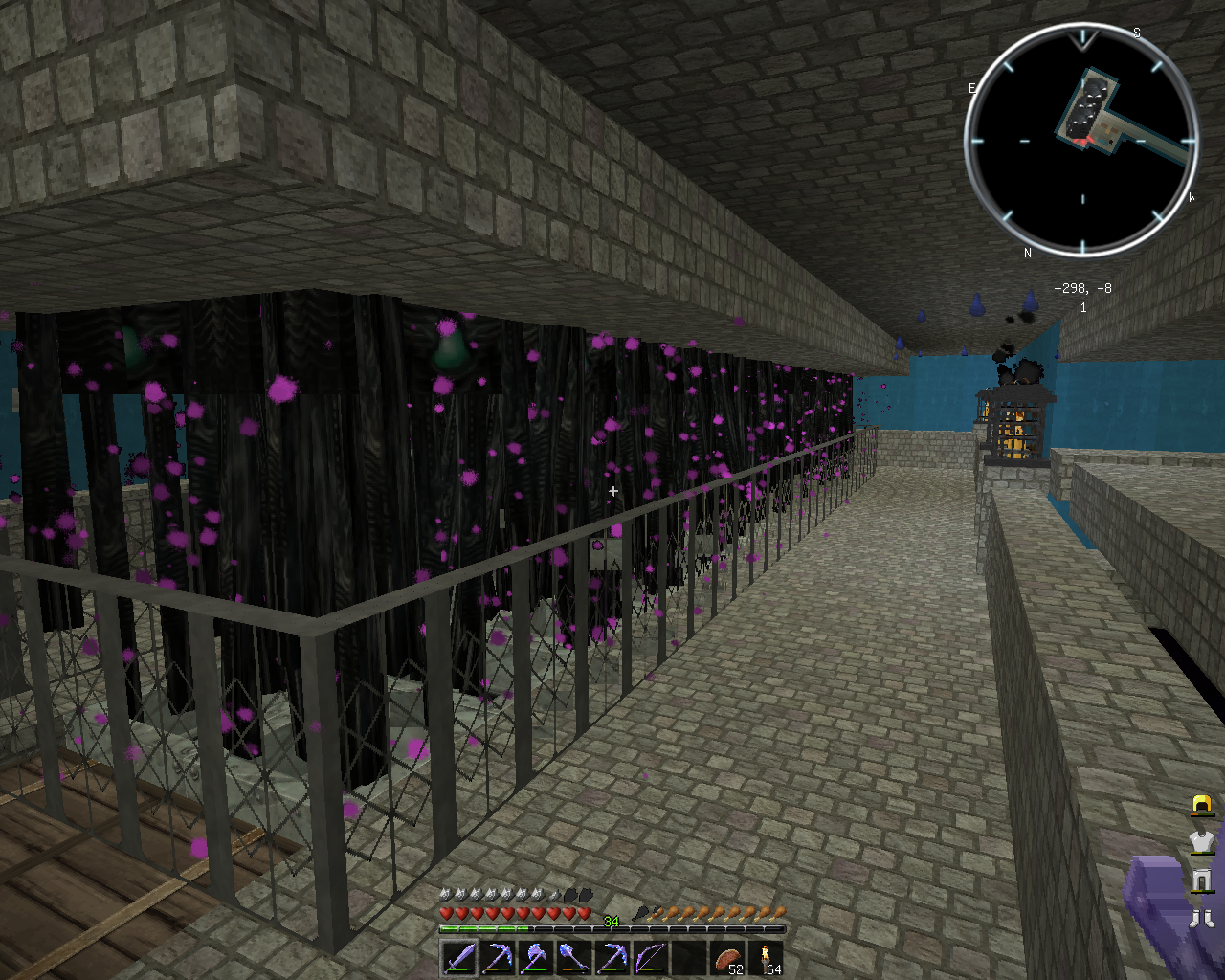Image resolution: width=1225 pixels, height=980 pixels.
Task: Click the chestplate armor status icon
Action: pos(1202,842)
